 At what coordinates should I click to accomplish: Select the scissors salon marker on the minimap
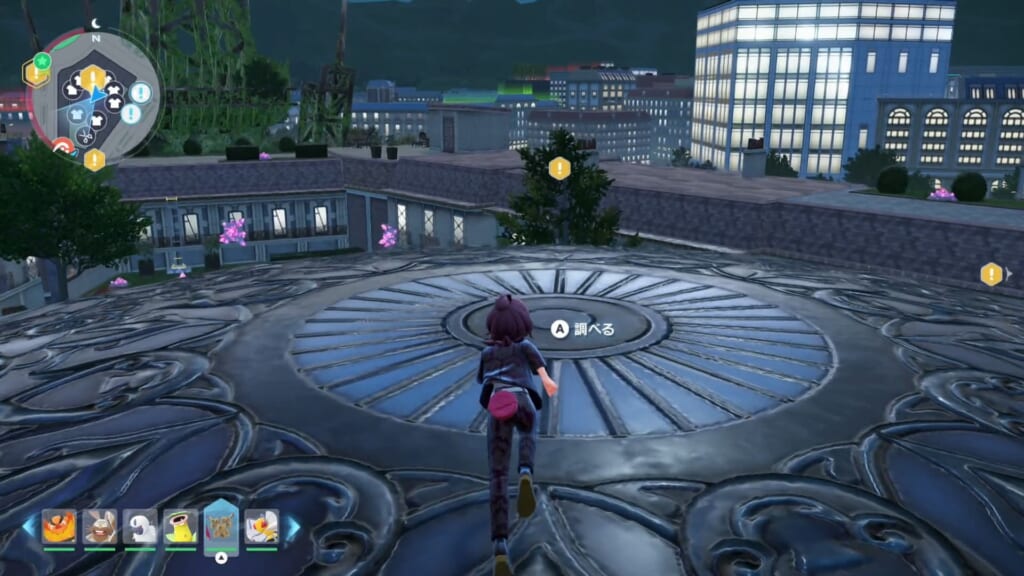[x=85, y=135]
